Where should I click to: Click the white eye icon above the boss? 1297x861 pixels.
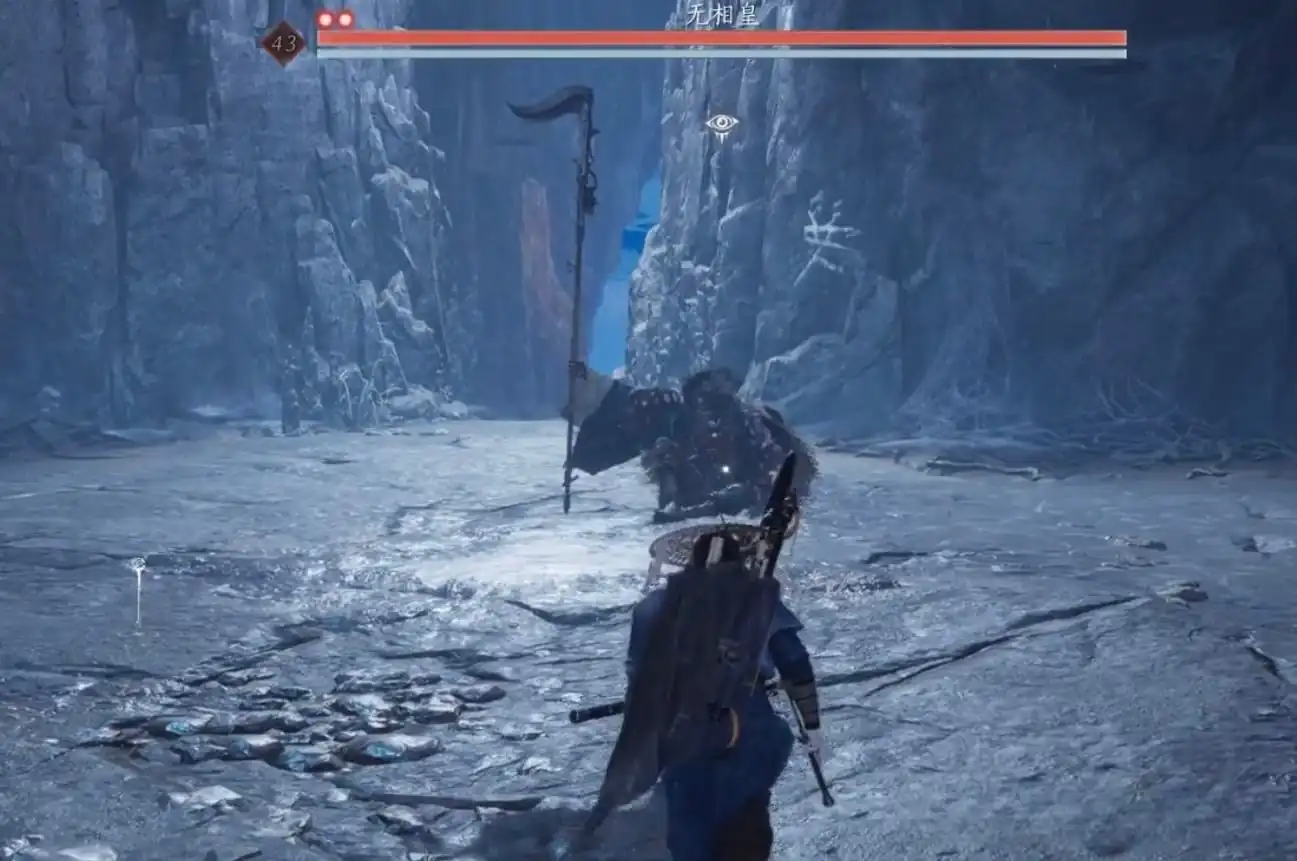(x=721, y=125)
